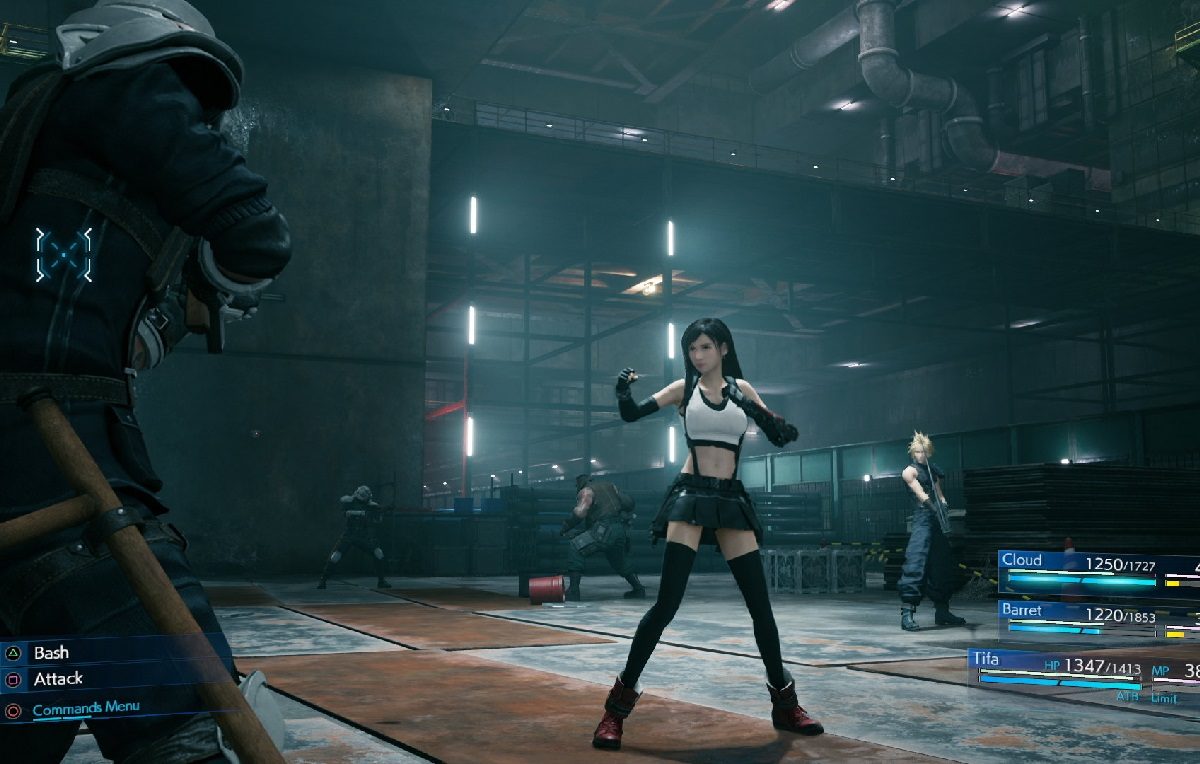Select Tifa's party status row
The image size is (1200, 764).
1080,670
